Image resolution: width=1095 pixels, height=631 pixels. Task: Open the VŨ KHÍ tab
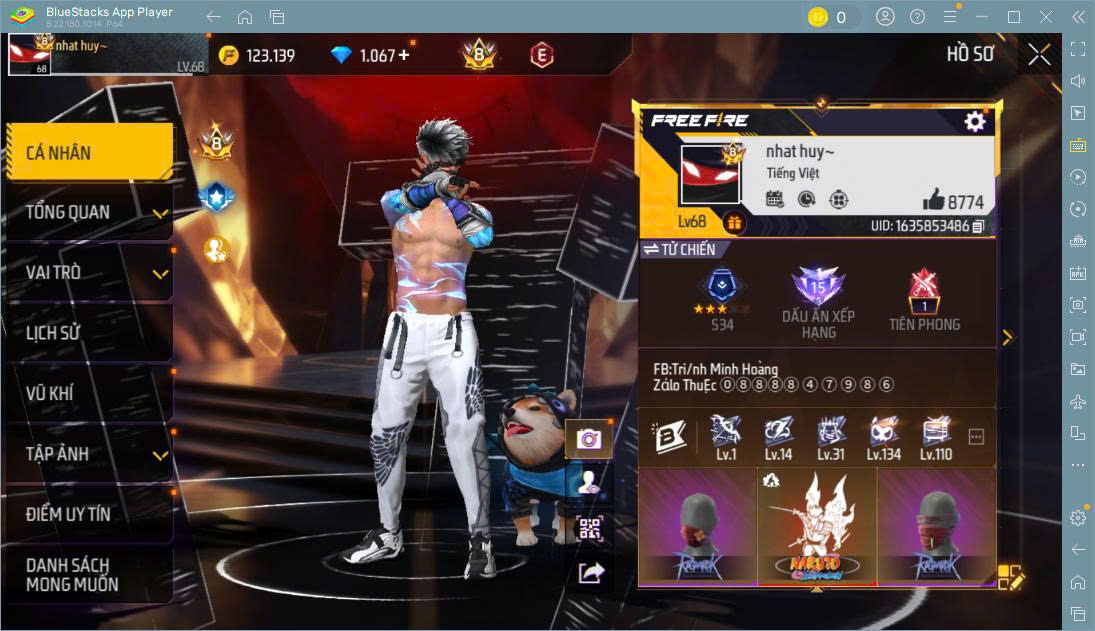88,393
